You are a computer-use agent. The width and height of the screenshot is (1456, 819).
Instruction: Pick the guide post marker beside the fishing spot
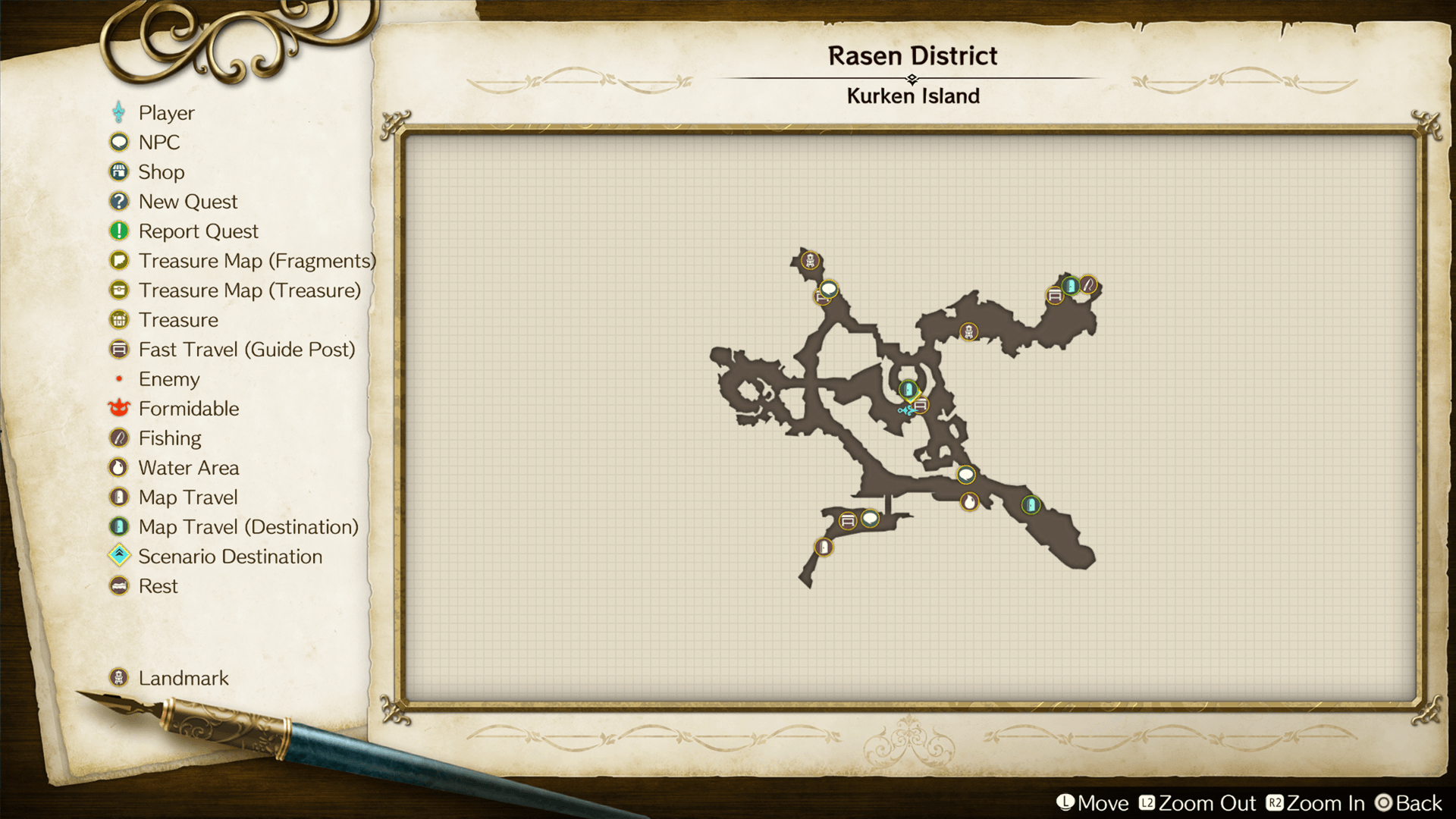(x=1055, y=296)
